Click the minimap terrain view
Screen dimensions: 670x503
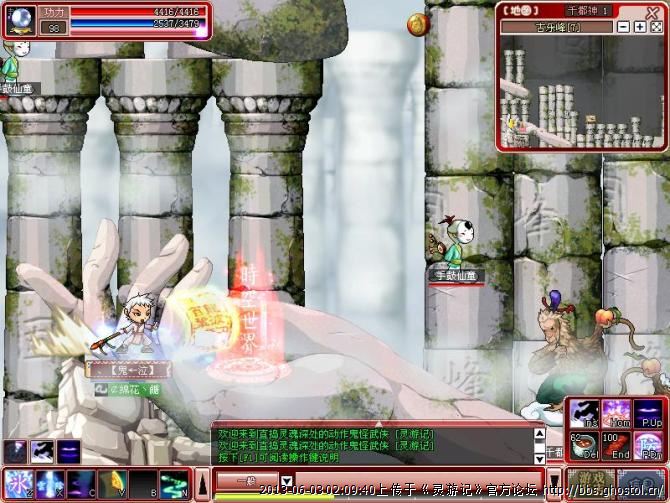point(580,95)
